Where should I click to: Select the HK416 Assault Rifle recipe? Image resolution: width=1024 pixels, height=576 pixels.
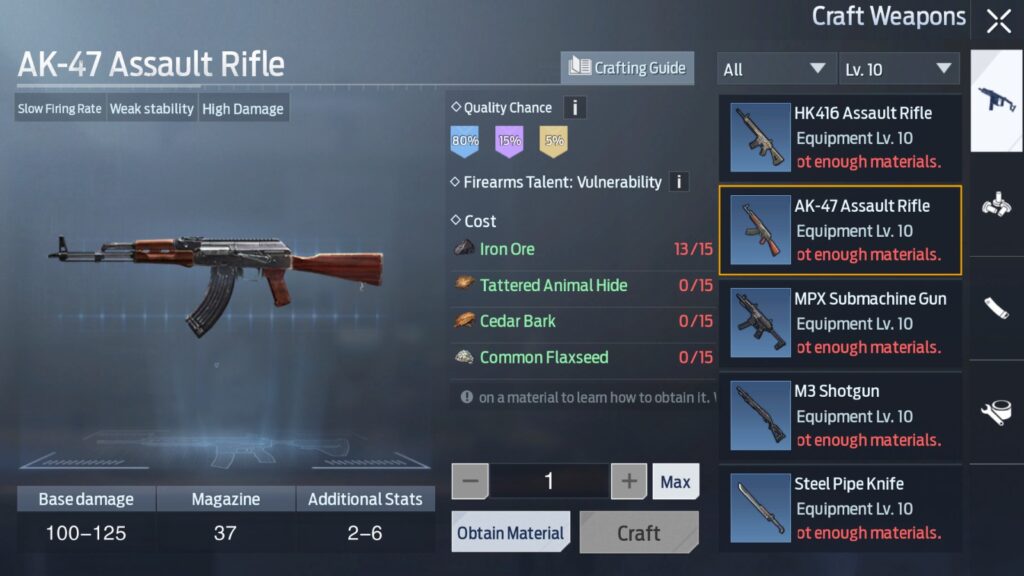[x=839, y=137]
